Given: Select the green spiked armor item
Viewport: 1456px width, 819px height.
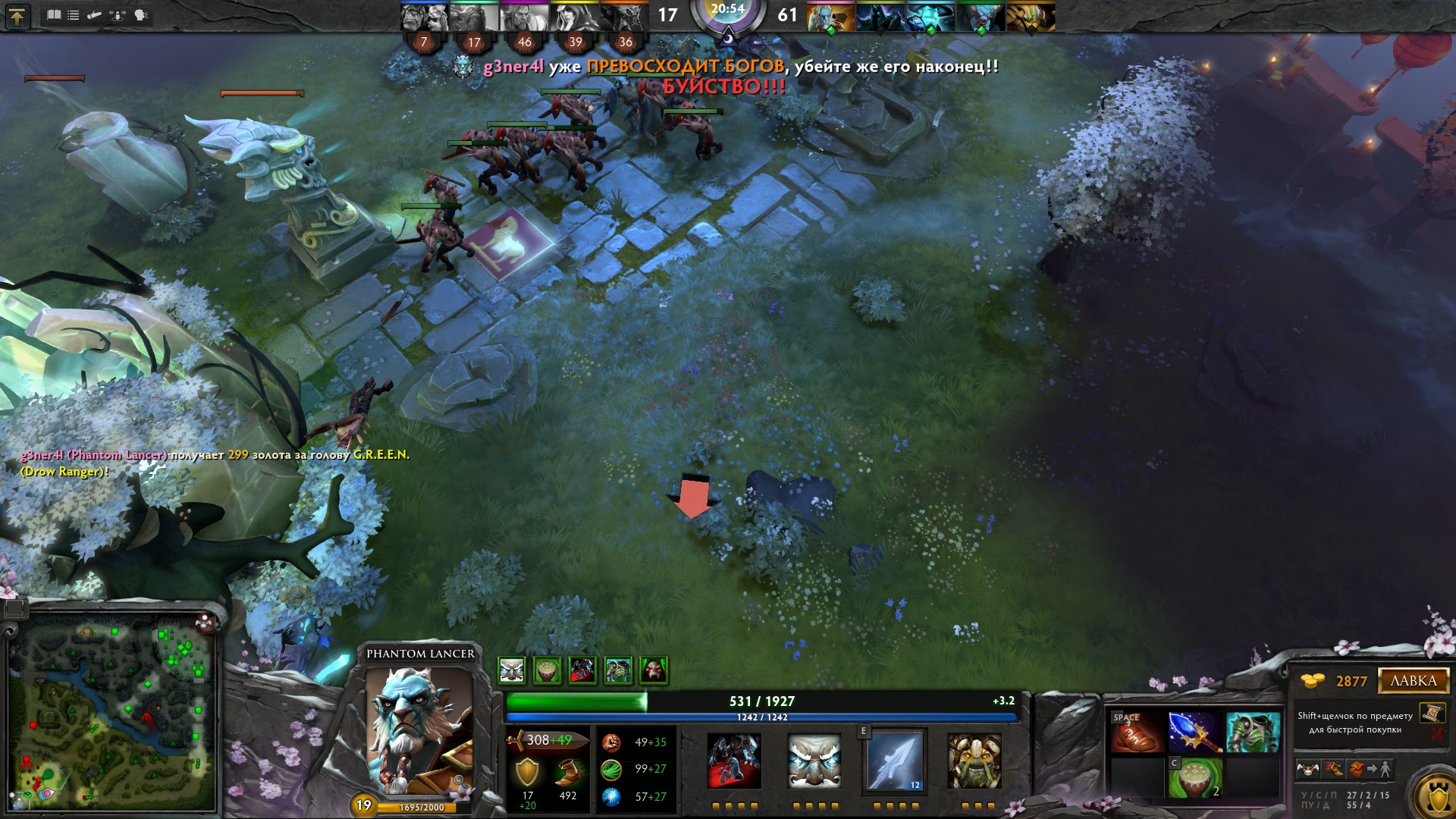Looking at the screenshot, I should pyautogui.click(x=1253, y=733).
